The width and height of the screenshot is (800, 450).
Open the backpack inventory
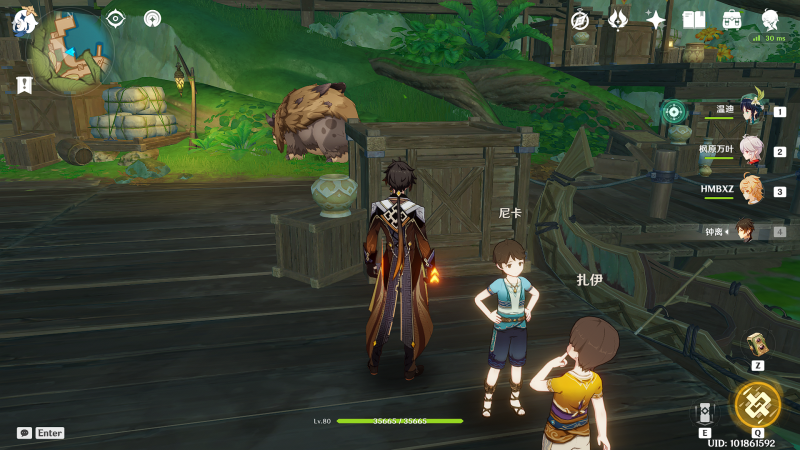[x=732, y=19]
